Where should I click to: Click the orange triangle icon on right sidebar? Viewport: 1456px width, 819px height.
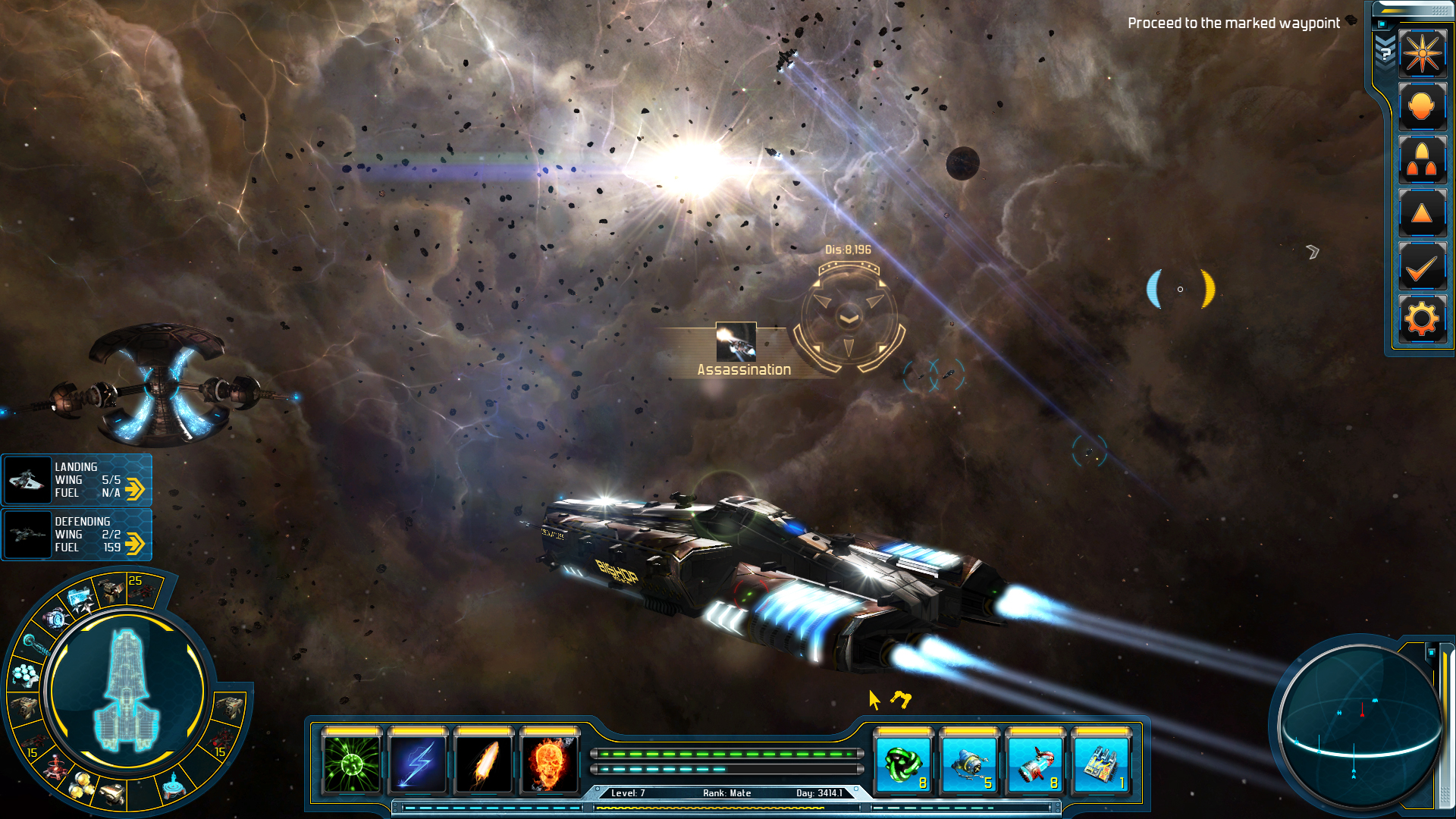(1423, 213)
